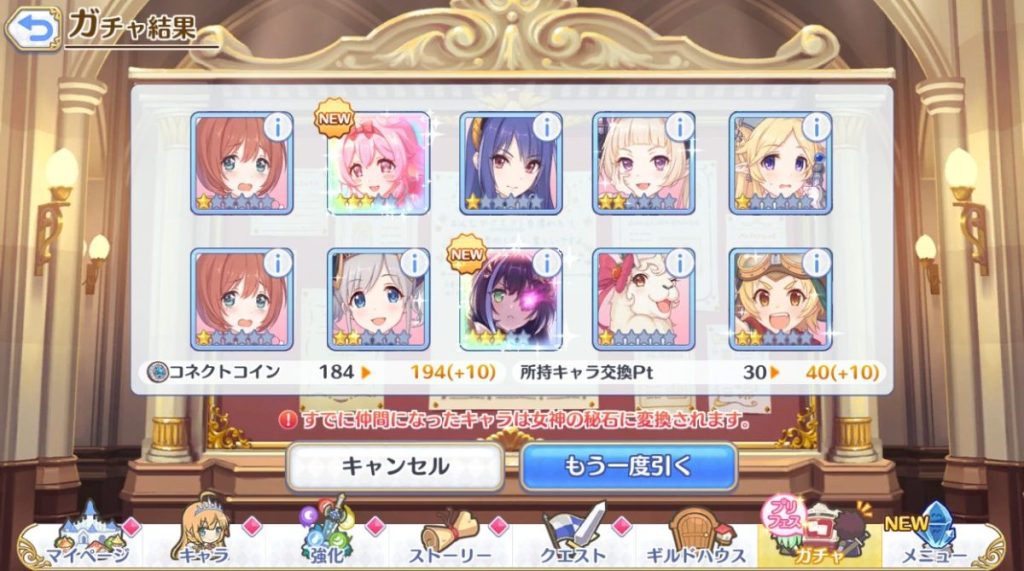Go back using the return arrow button
This screenshot has width=1024, height=571.
pos(32,29)
